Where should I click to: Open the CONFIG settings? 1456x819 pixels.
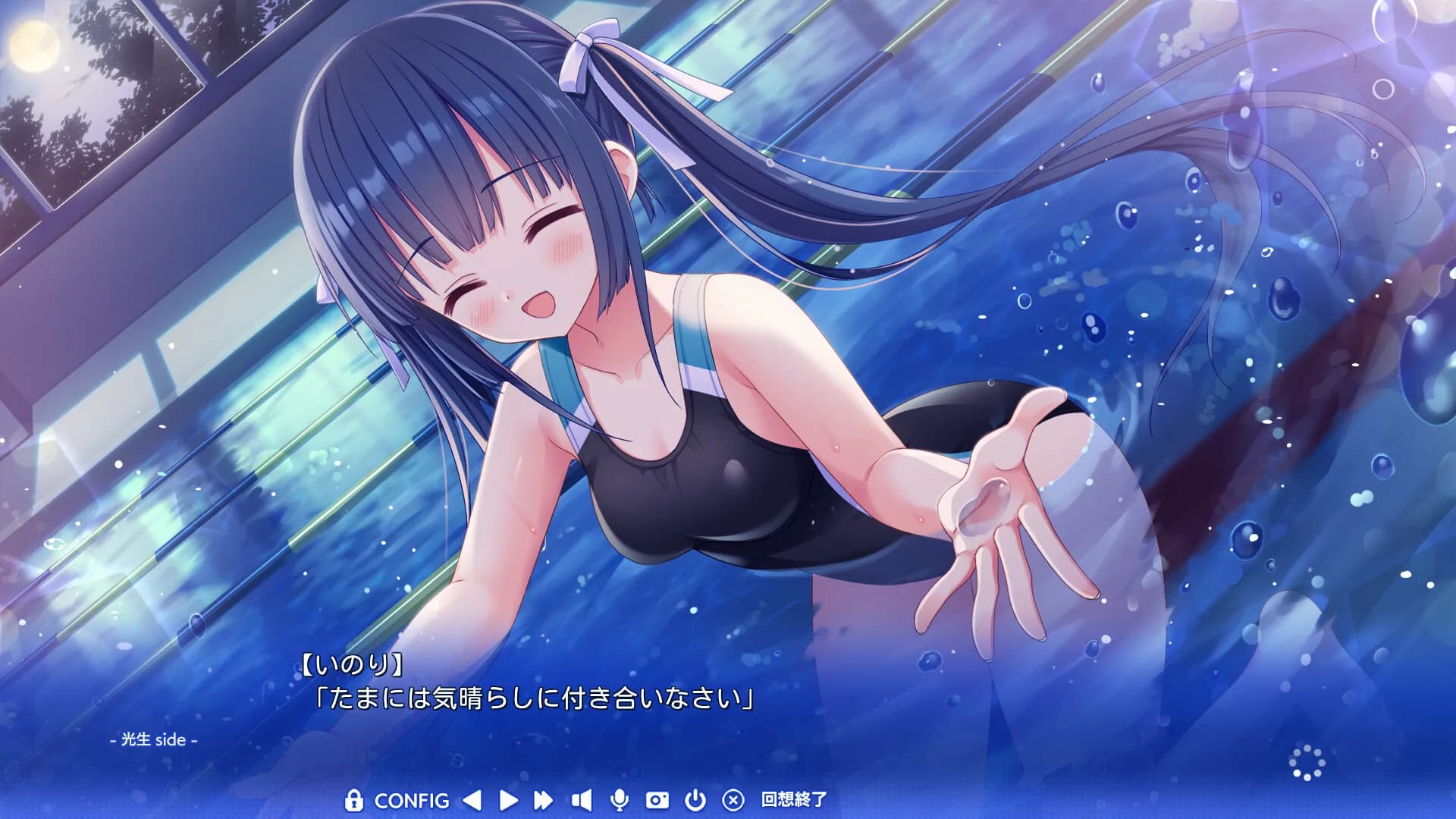point(412,801)
